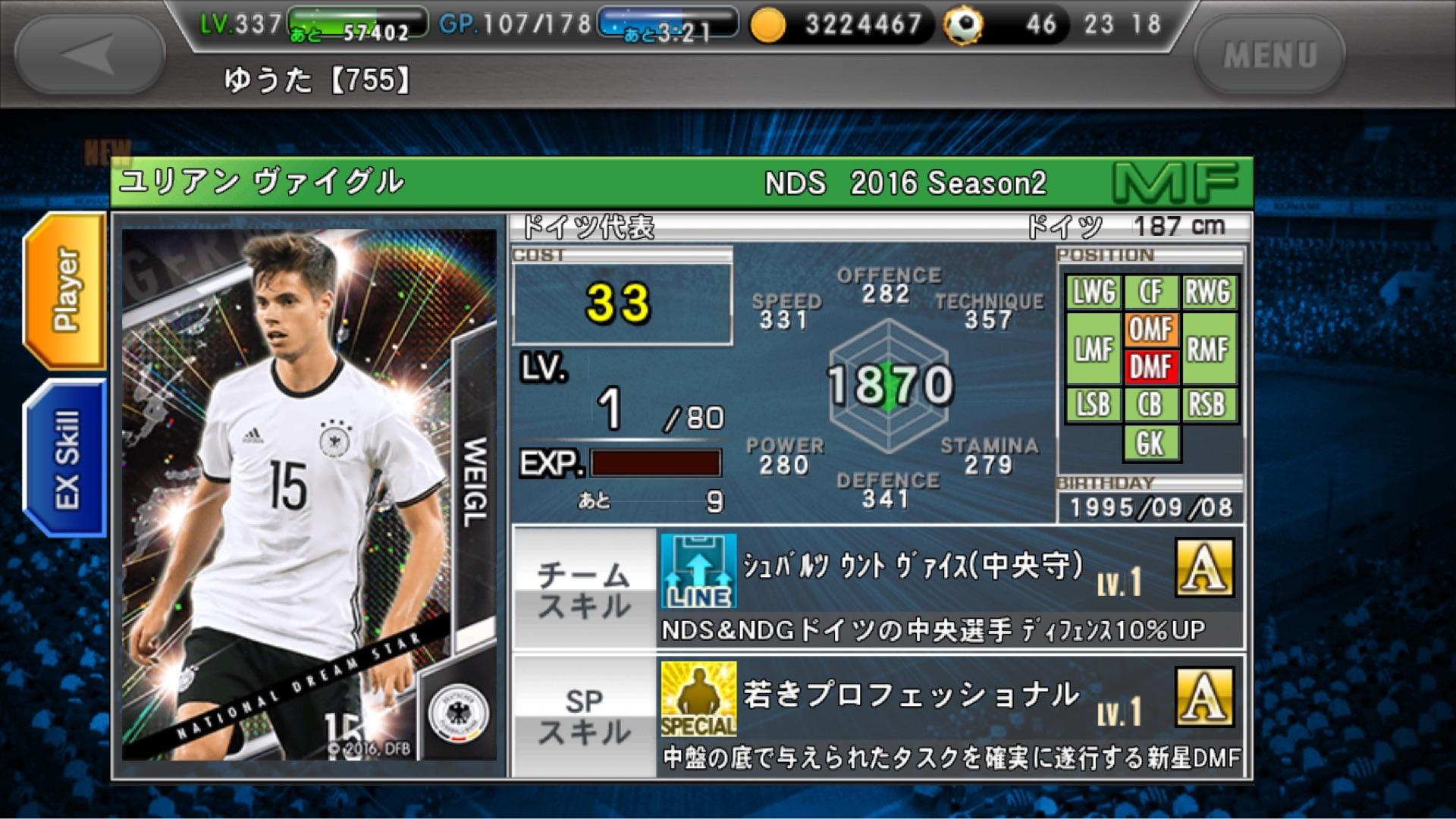Tap the Weigl player card image
Viewport: 1456px width, 819px height.
click(309, 494)
